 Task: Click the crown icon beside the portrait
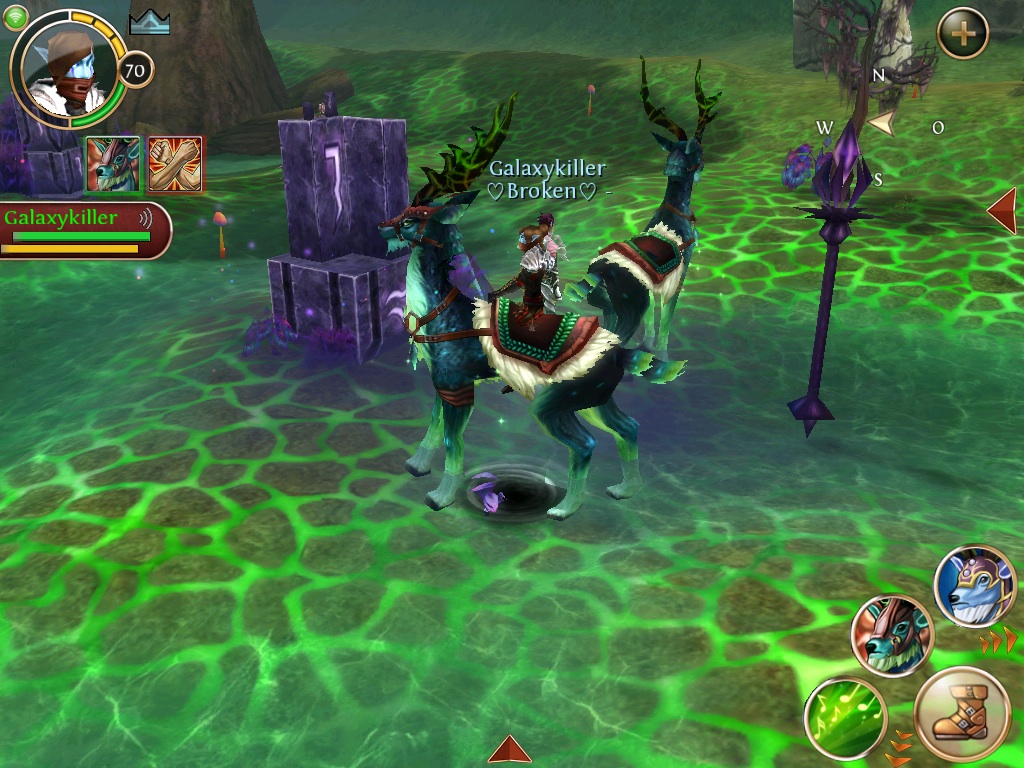click(150, 22)
